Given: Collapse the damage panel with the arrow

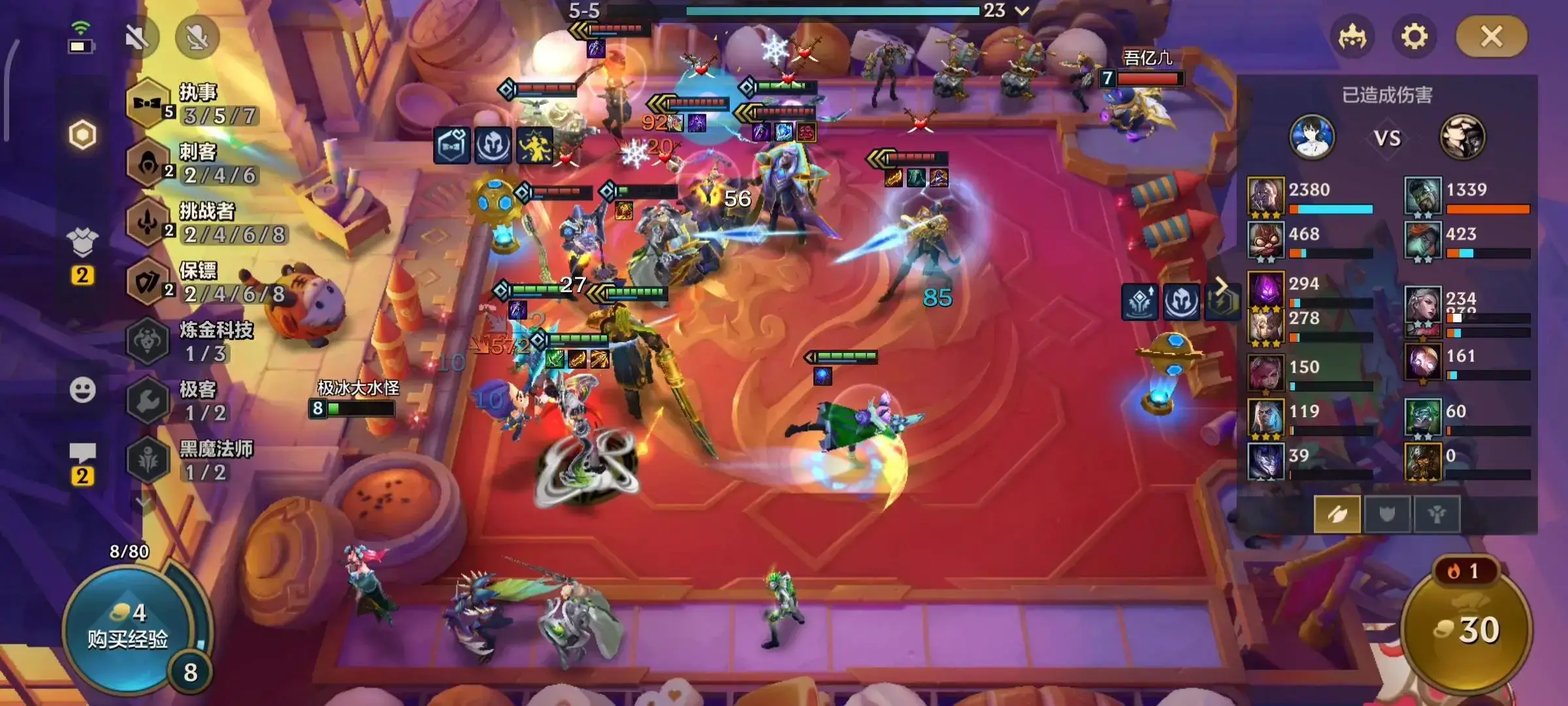Looking at the screenshot, I should (x=1220, y=286).
